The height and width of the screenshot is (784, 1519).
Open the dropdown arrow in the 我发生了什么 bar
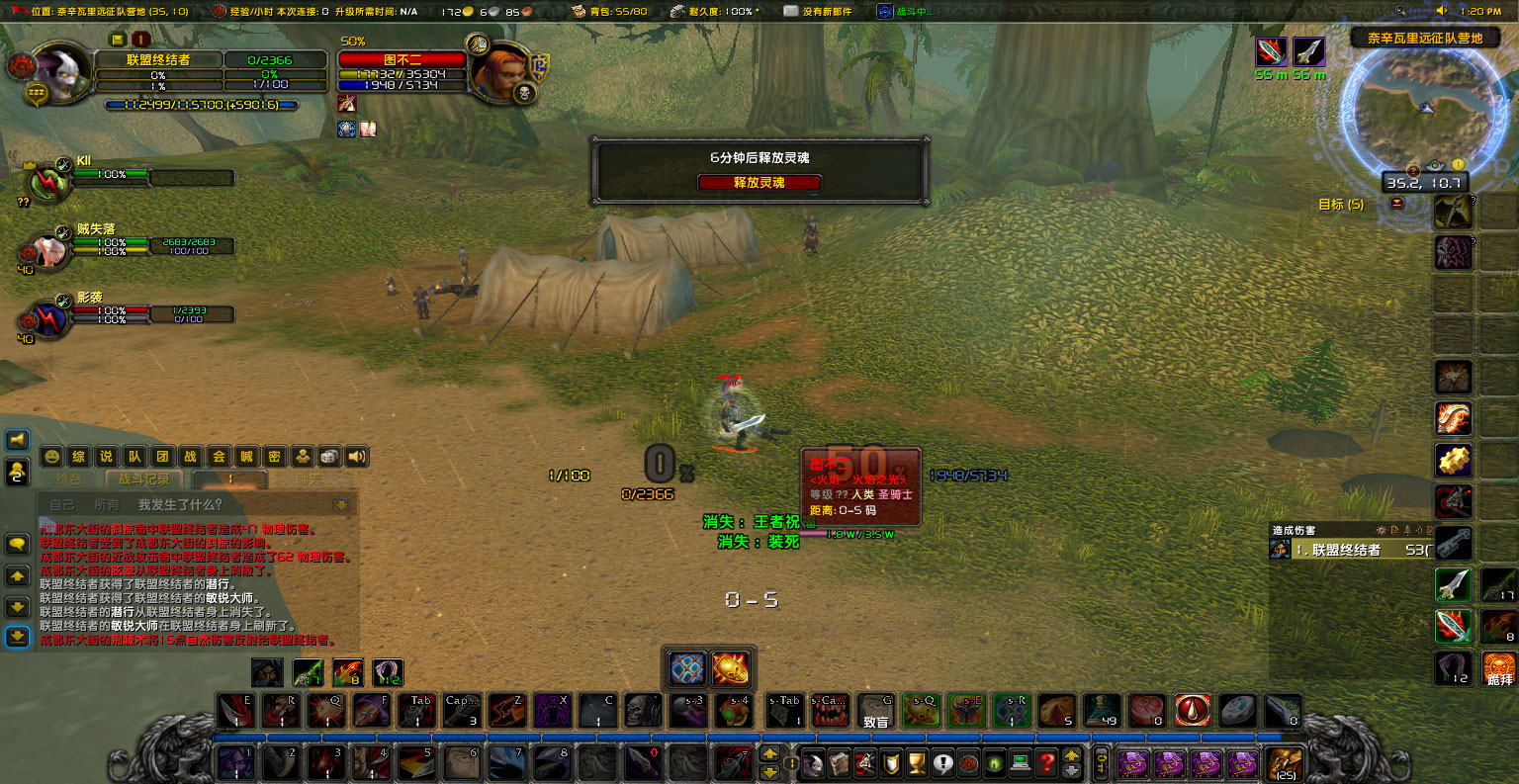pos(340,504)
